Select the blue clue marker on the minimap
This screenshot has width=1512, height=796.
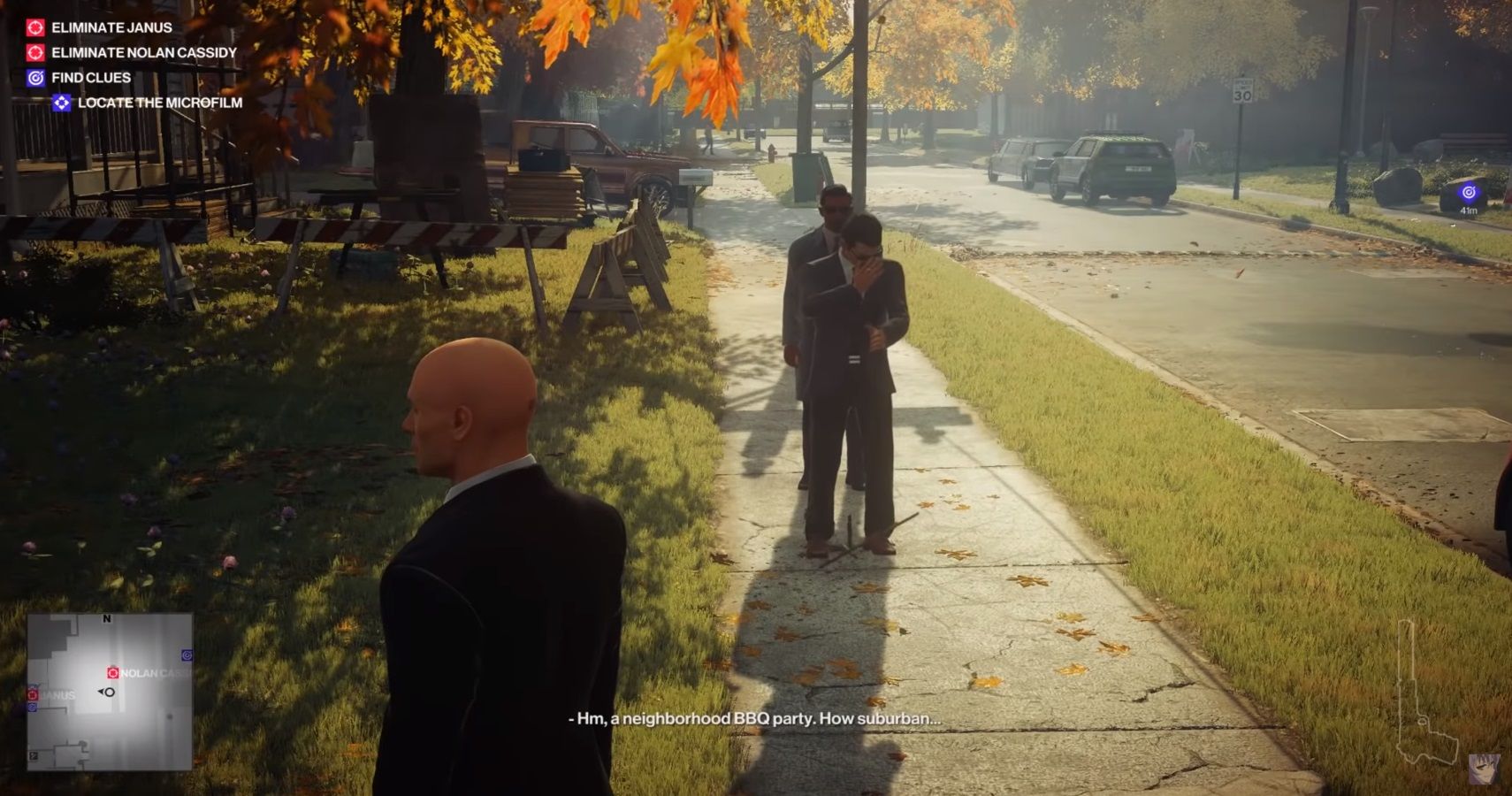coord(187,654)
